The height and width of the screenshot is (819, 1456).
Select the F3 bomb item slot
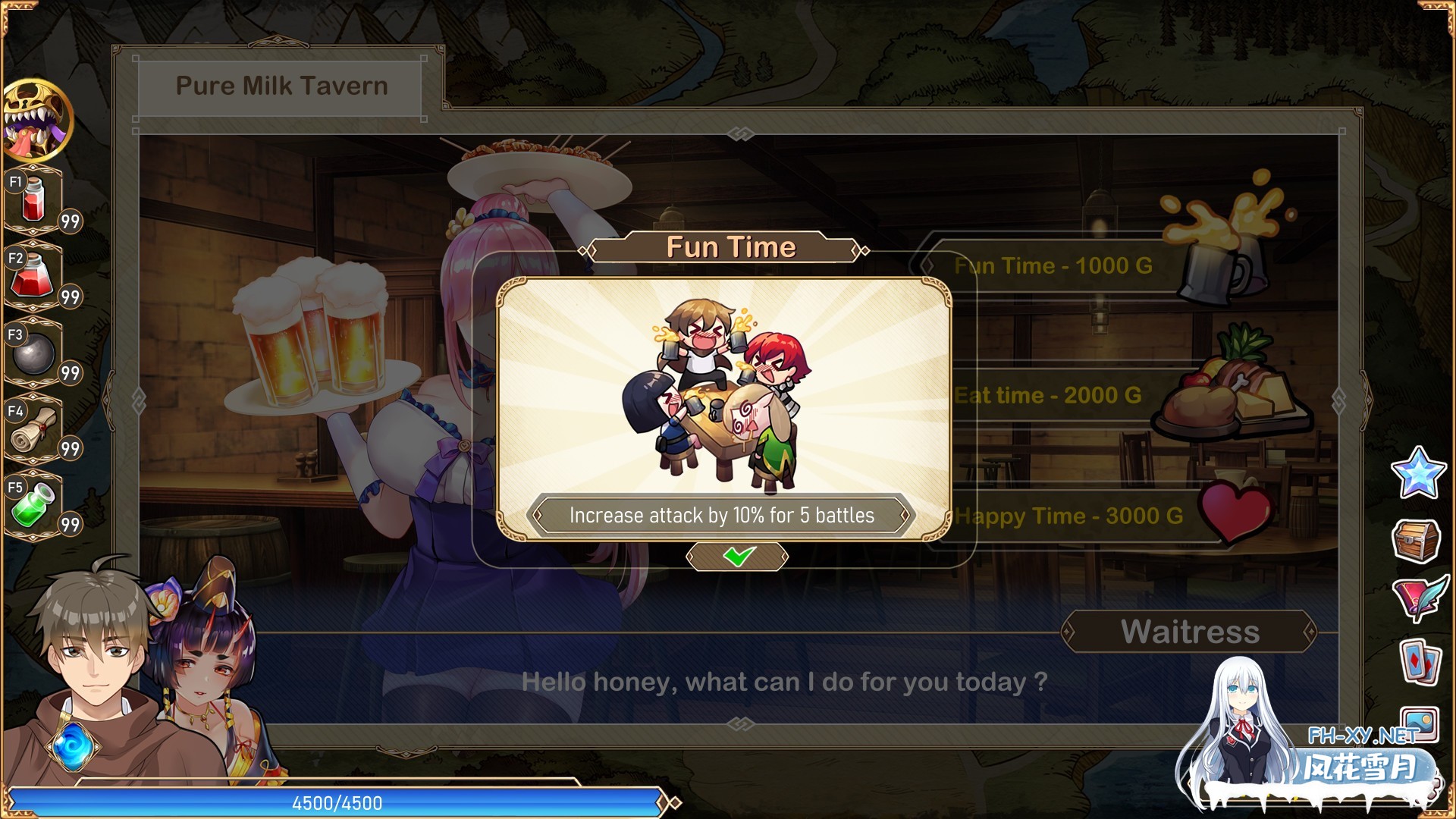click(x=33, y=354)
